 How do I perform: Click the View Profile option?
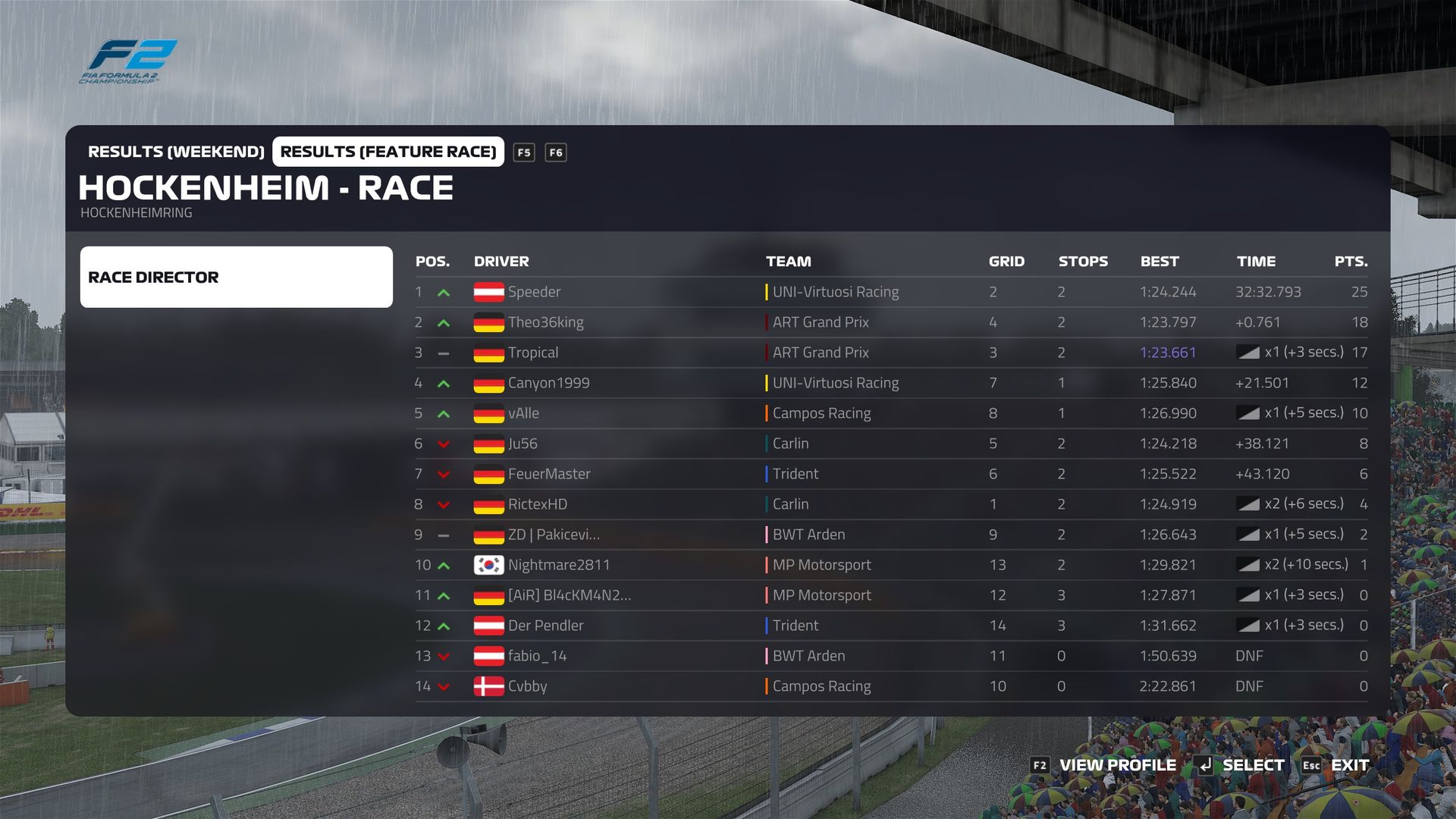tap(1117, 765)
